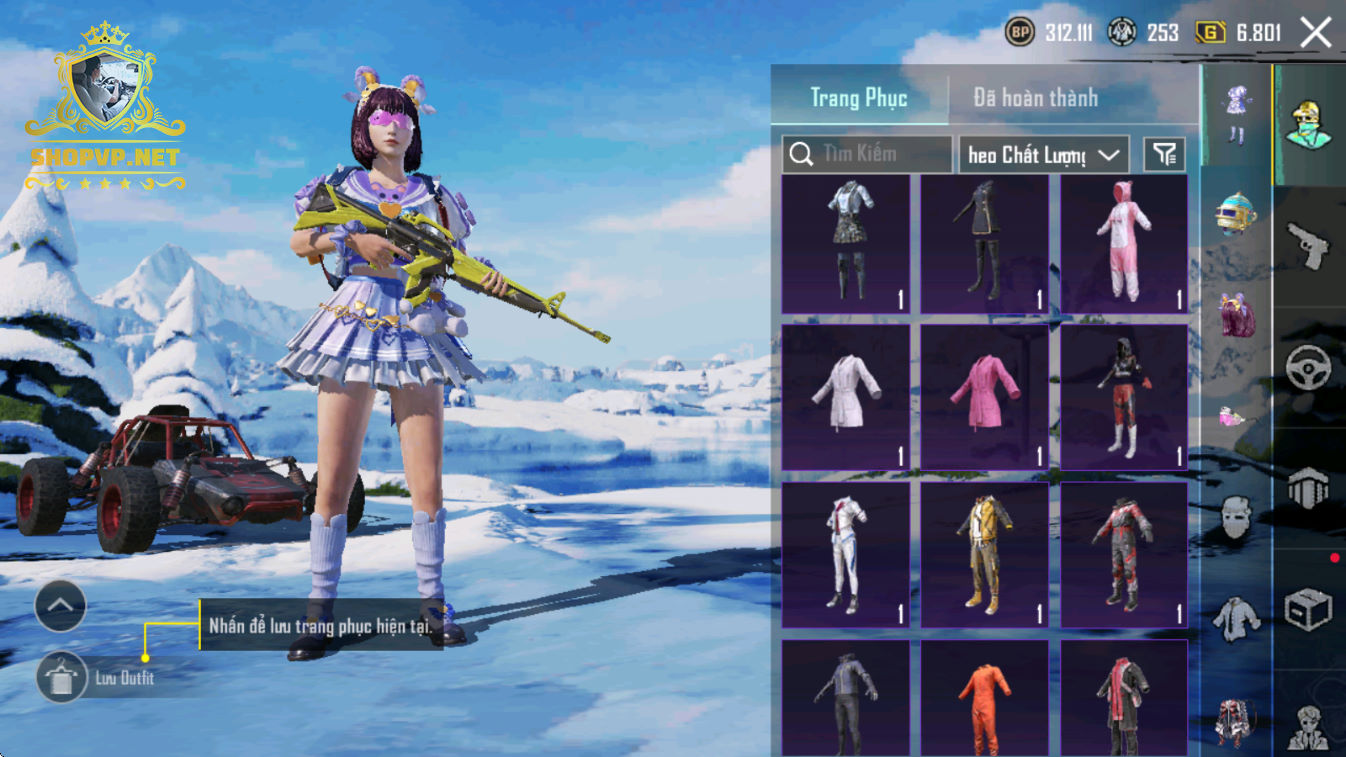Choose the white coat outfit
Screen dimensions: 1346x757
[845, 396]
